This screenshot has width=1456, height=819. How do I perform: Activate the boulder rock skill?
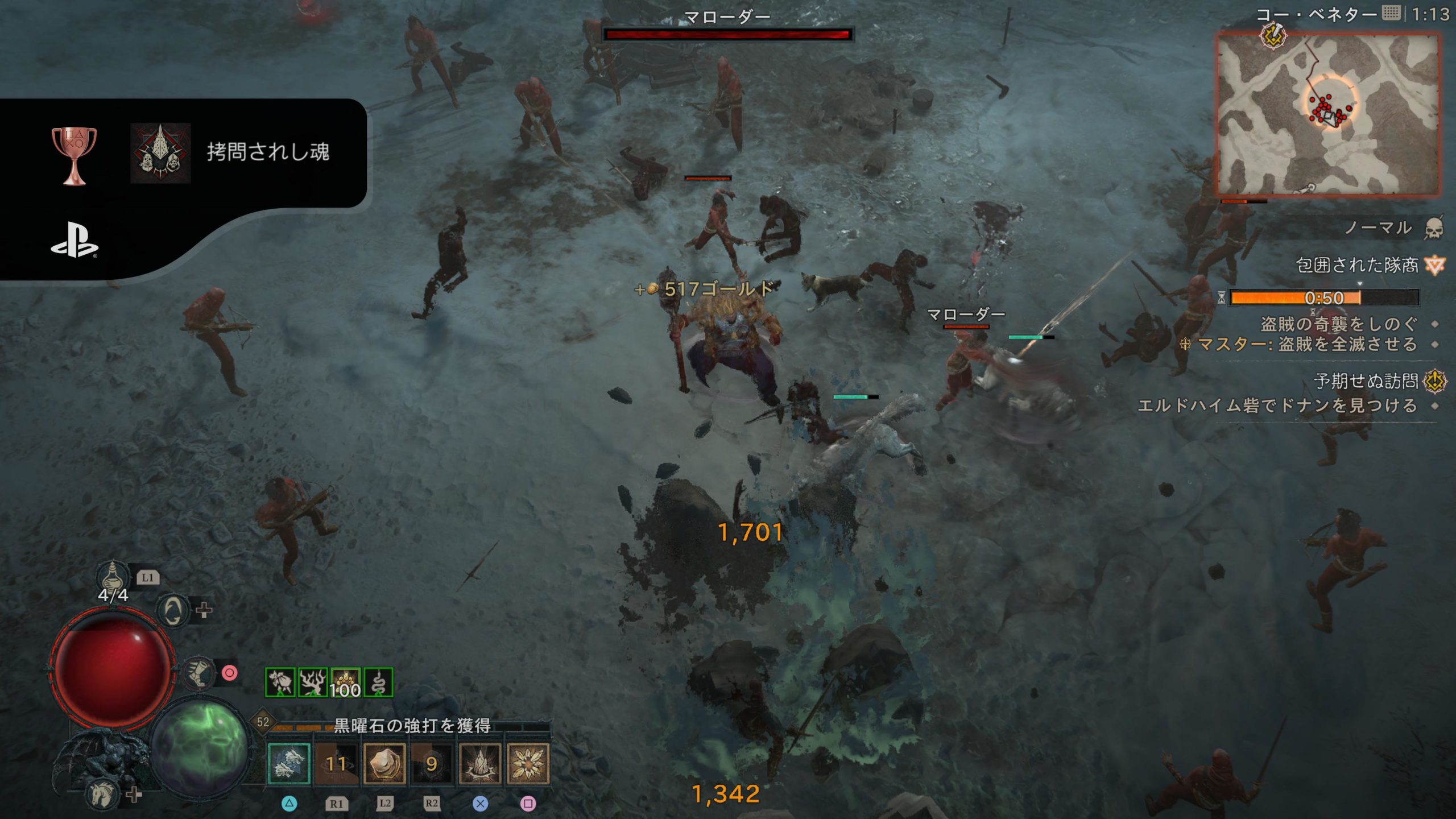[x=384, y=763]
